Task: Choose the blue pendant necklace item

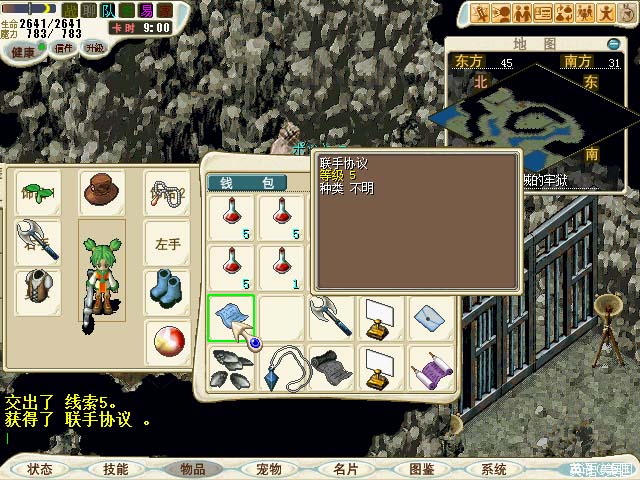Action: click(282, 368)
